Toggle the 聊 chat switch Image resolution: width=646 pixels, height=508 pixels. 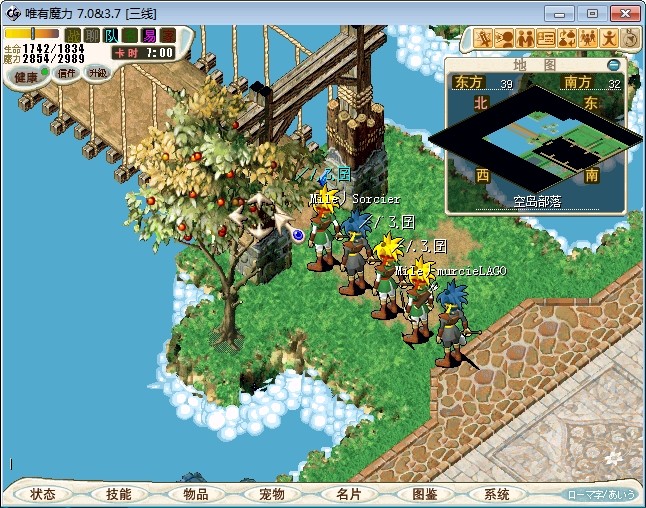[x=91, y=36]
